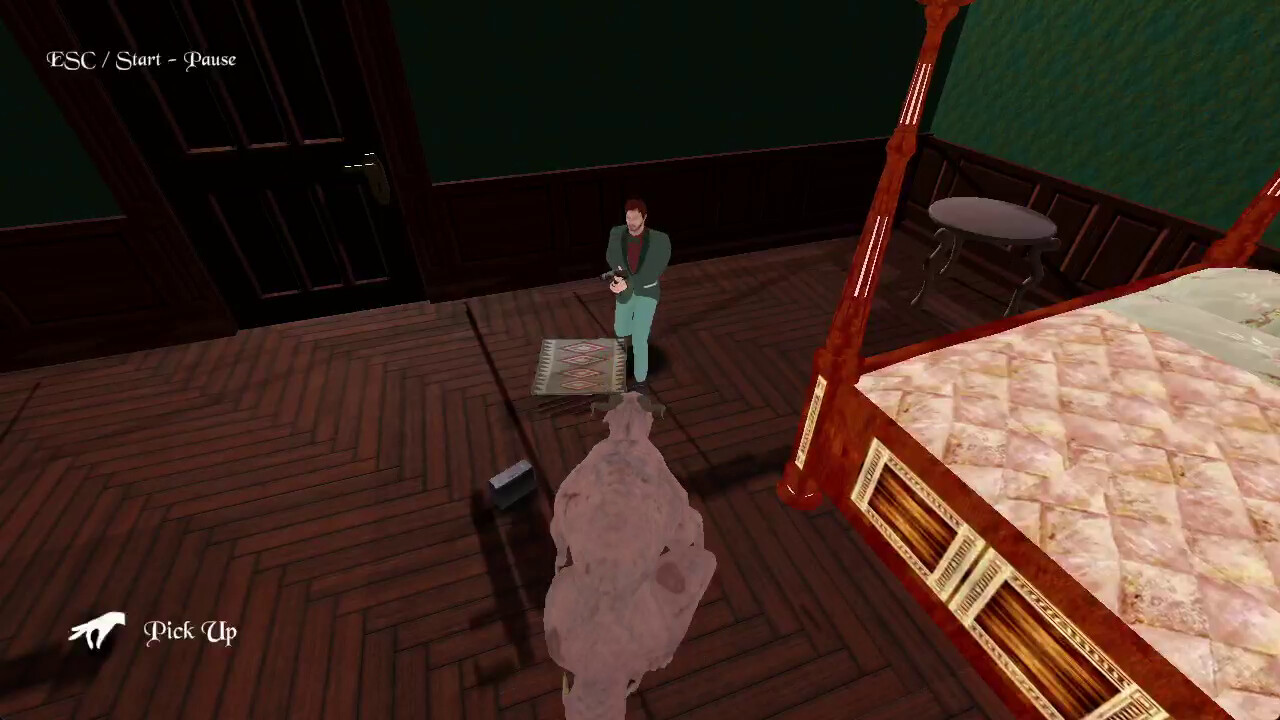This screenshot has height=720, width=1280.
Task: Select the pistol in the character's hands
Action: [x=614, y=277]
